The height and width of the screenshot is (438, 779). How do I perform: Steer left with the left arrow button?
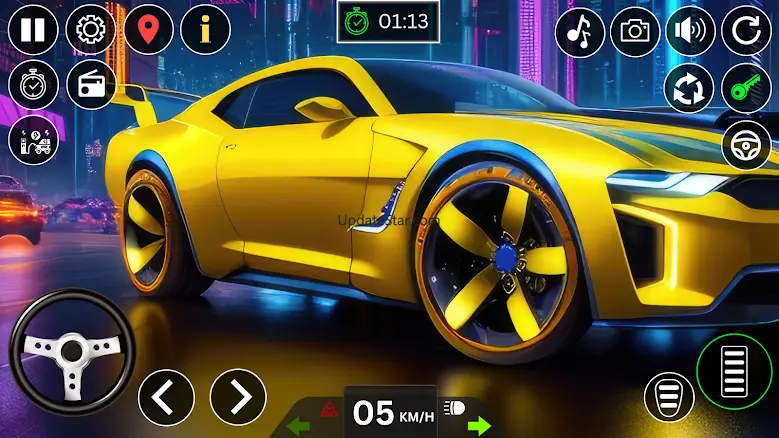[x=166, y=396]
